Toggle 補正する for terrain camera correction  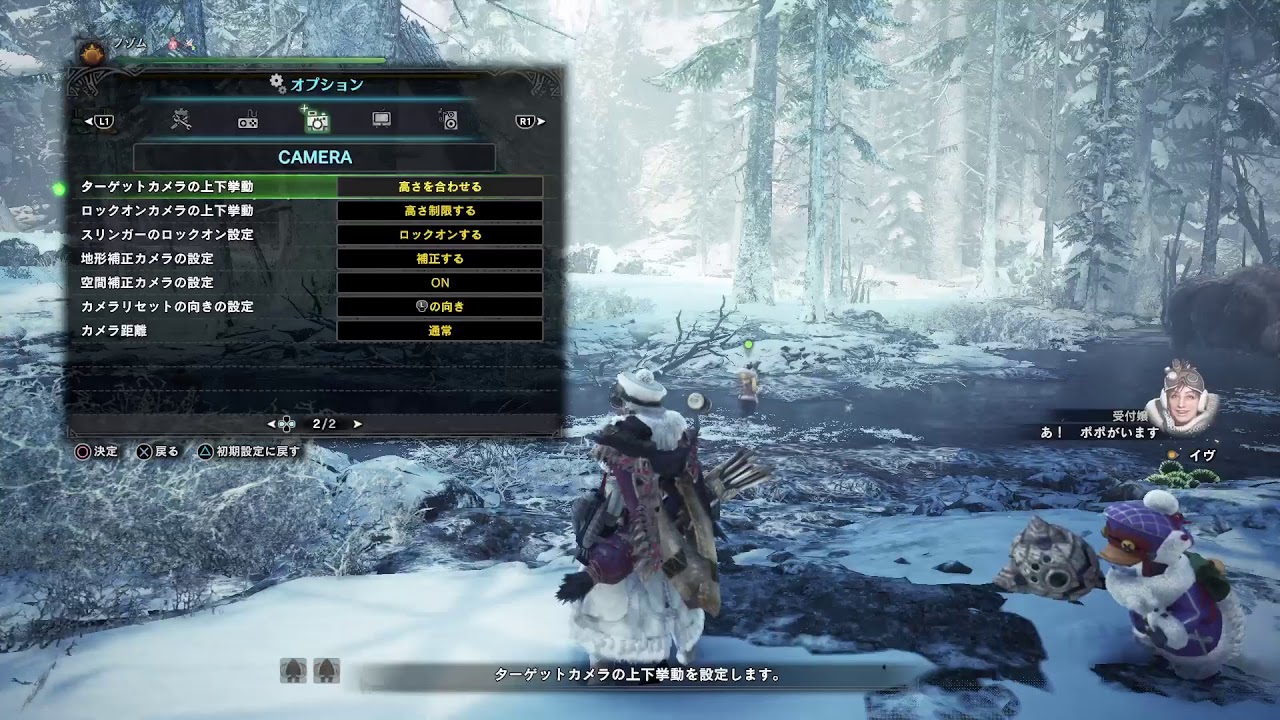pyautogui.click(x=441, y=258)
